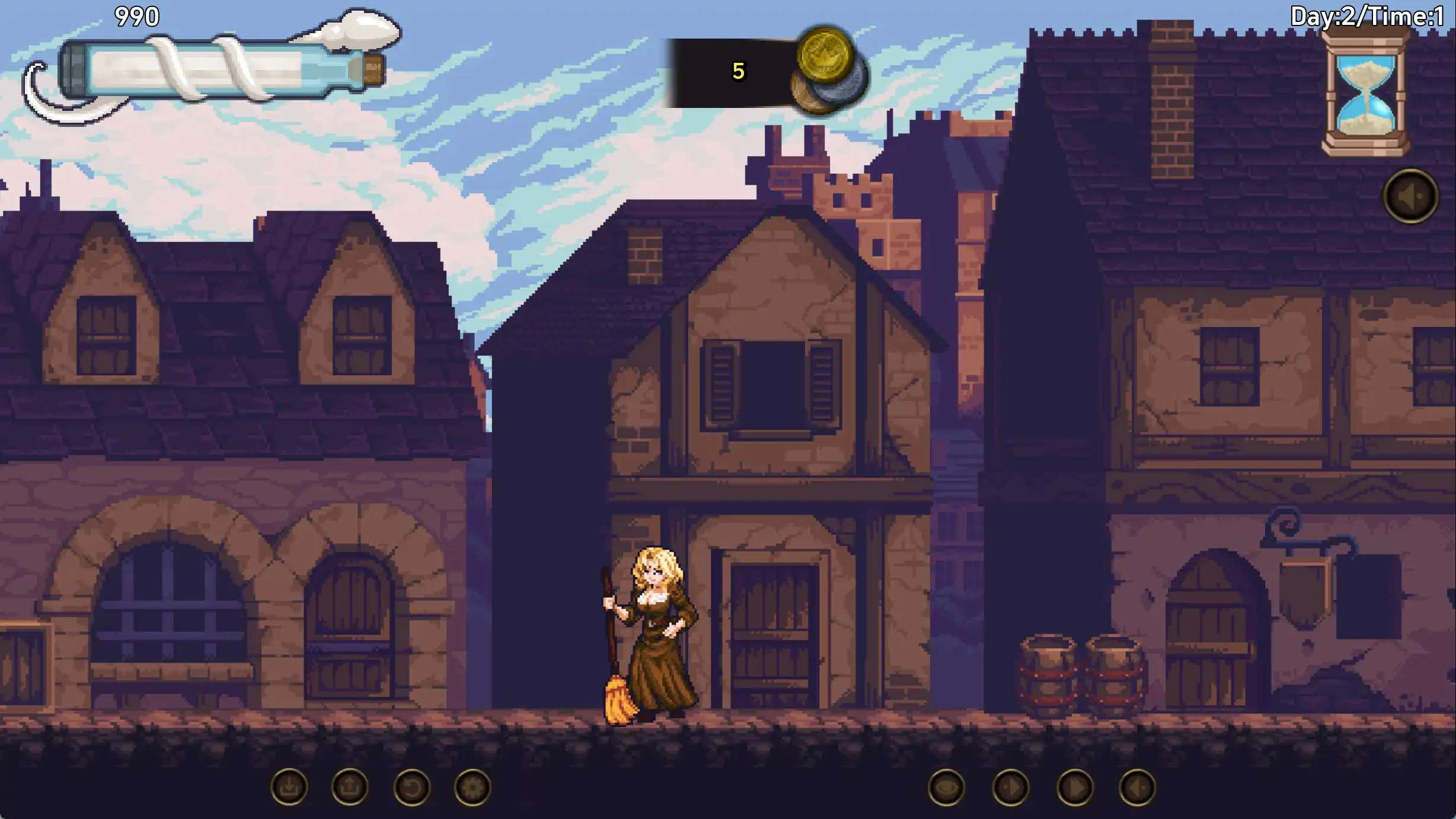
Task: Click the hourglass time icon
Action: pyautogui.click(x=1366, y=93)
